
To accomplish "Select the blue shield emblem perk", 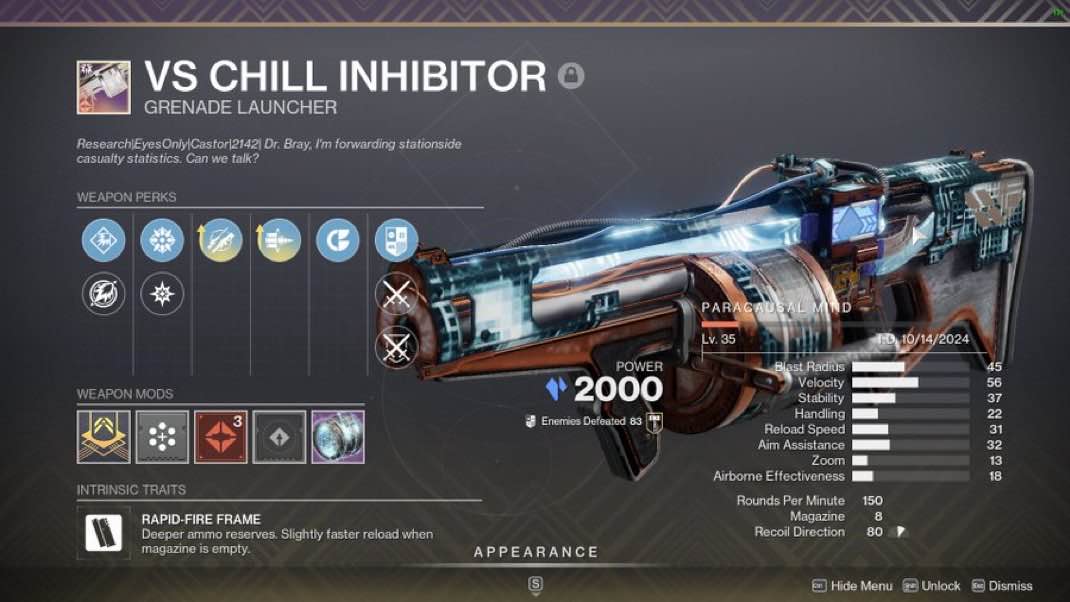I will (x=395, y=240).
